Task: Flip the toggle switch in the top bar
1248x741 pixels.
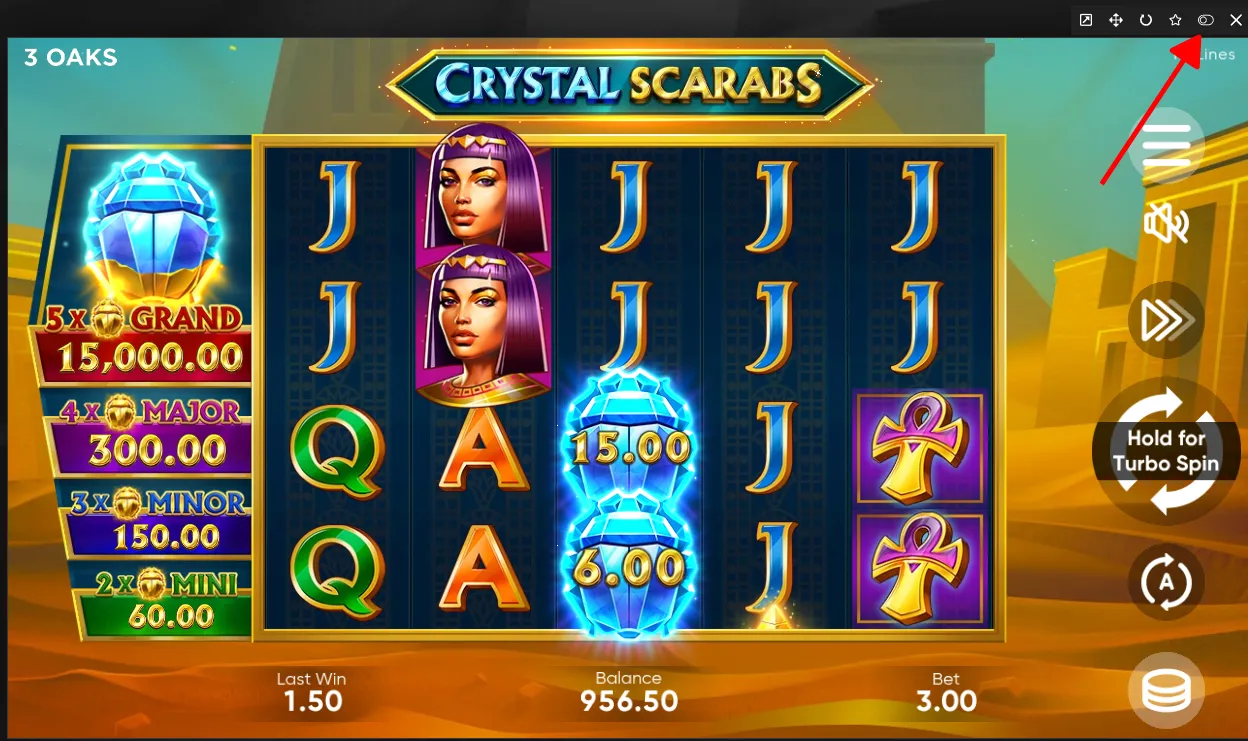Action: [x=1206, y=20]
